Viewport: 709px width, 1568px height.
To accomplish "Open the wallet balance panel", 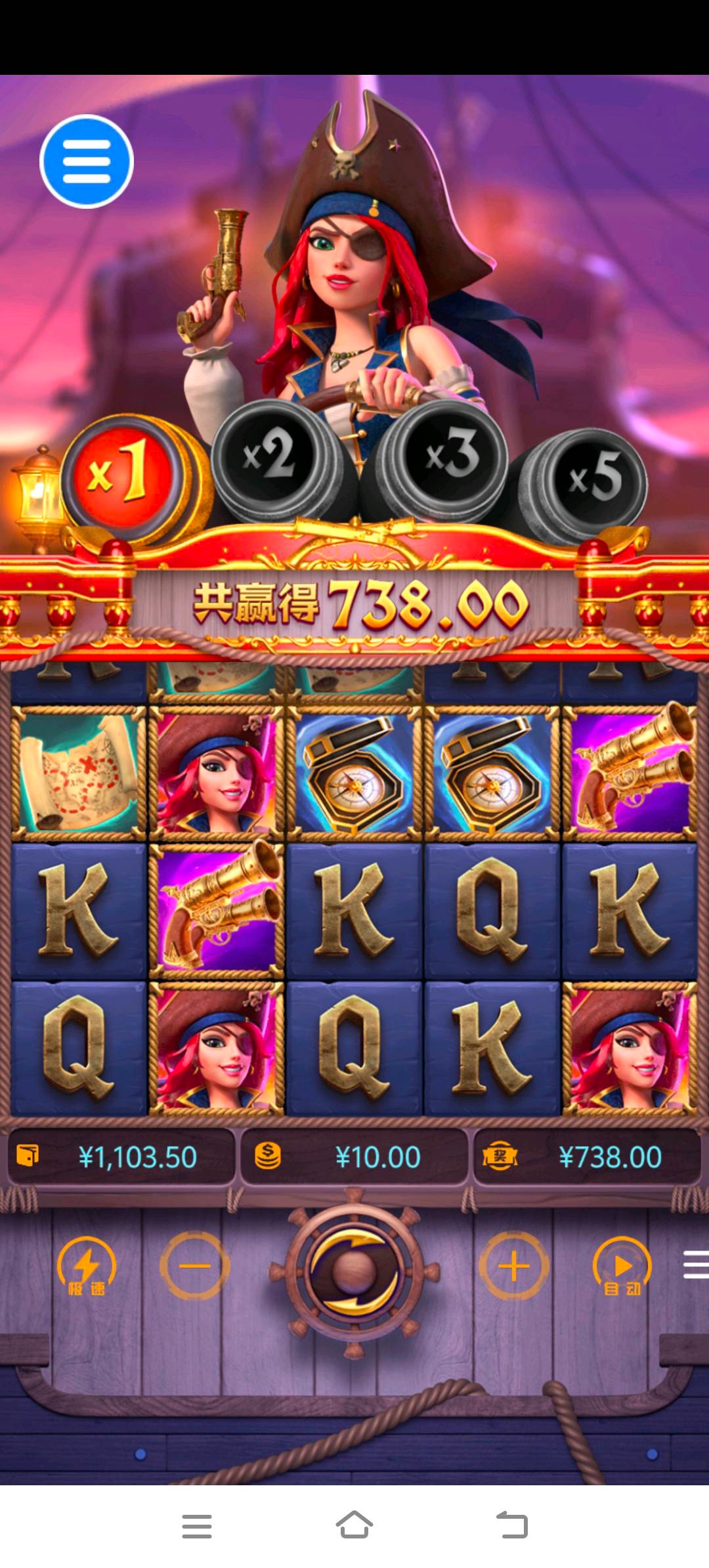I will tap(121, 1157).
